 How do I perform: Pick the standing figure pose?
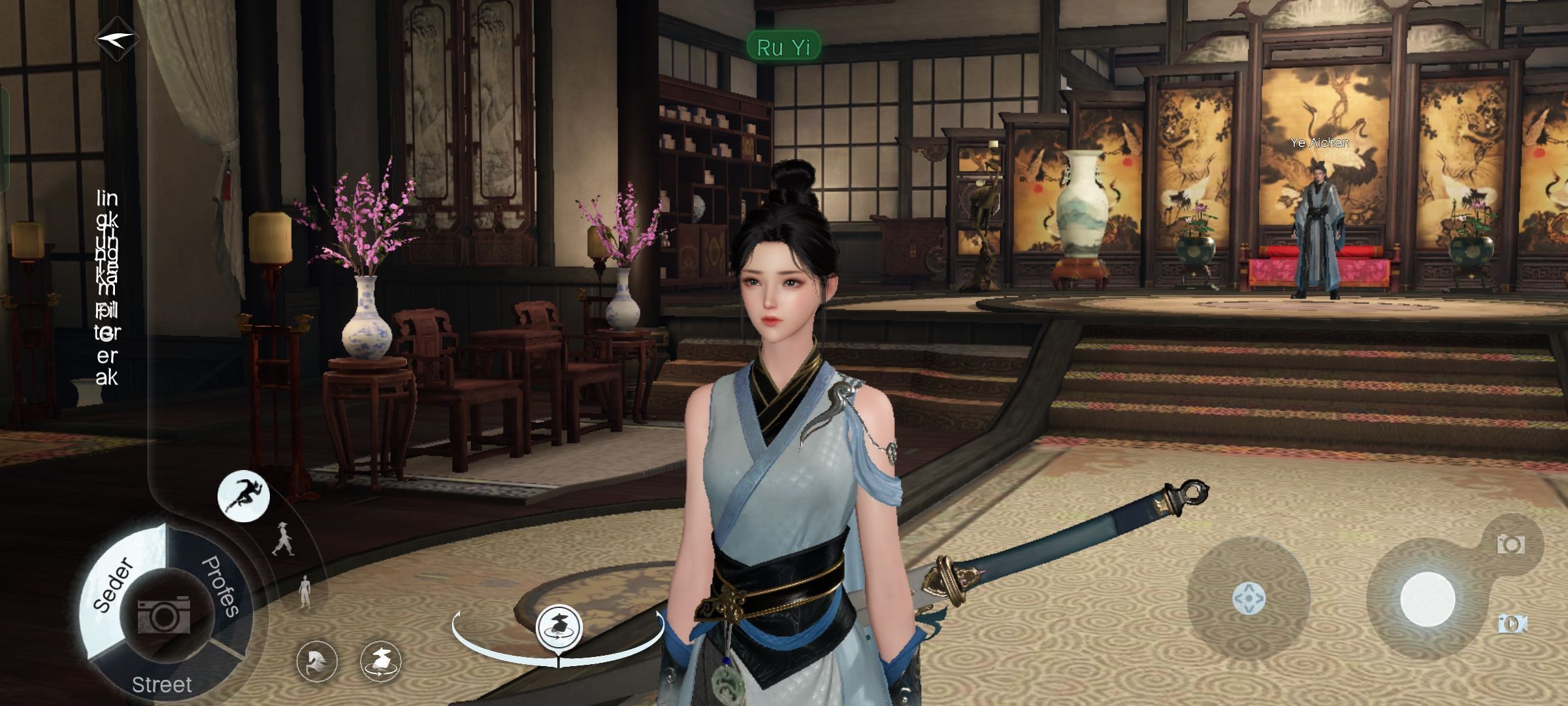[x=304, y=592]
